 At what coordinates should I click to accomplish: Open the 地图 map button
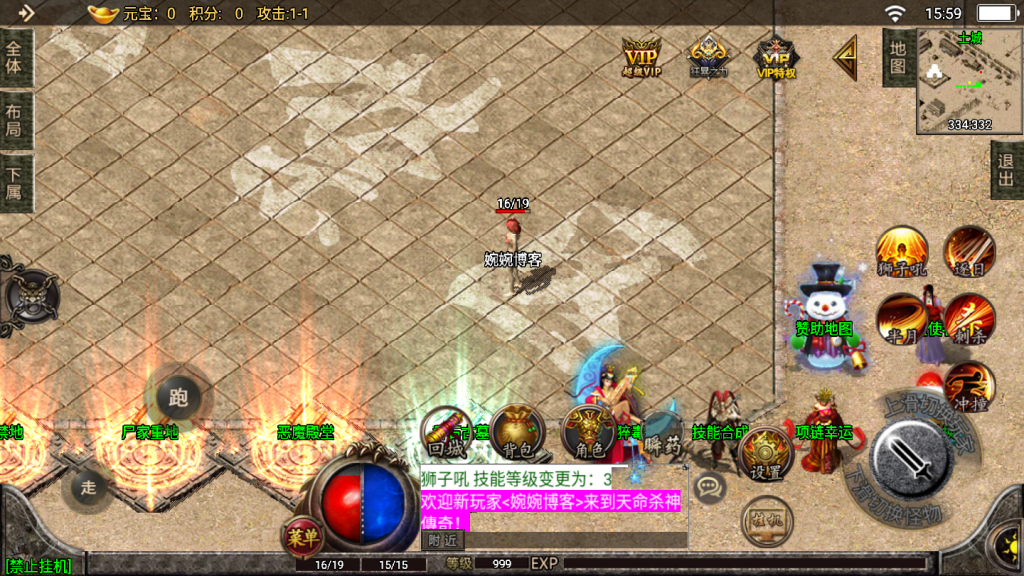tap(897, 57)
